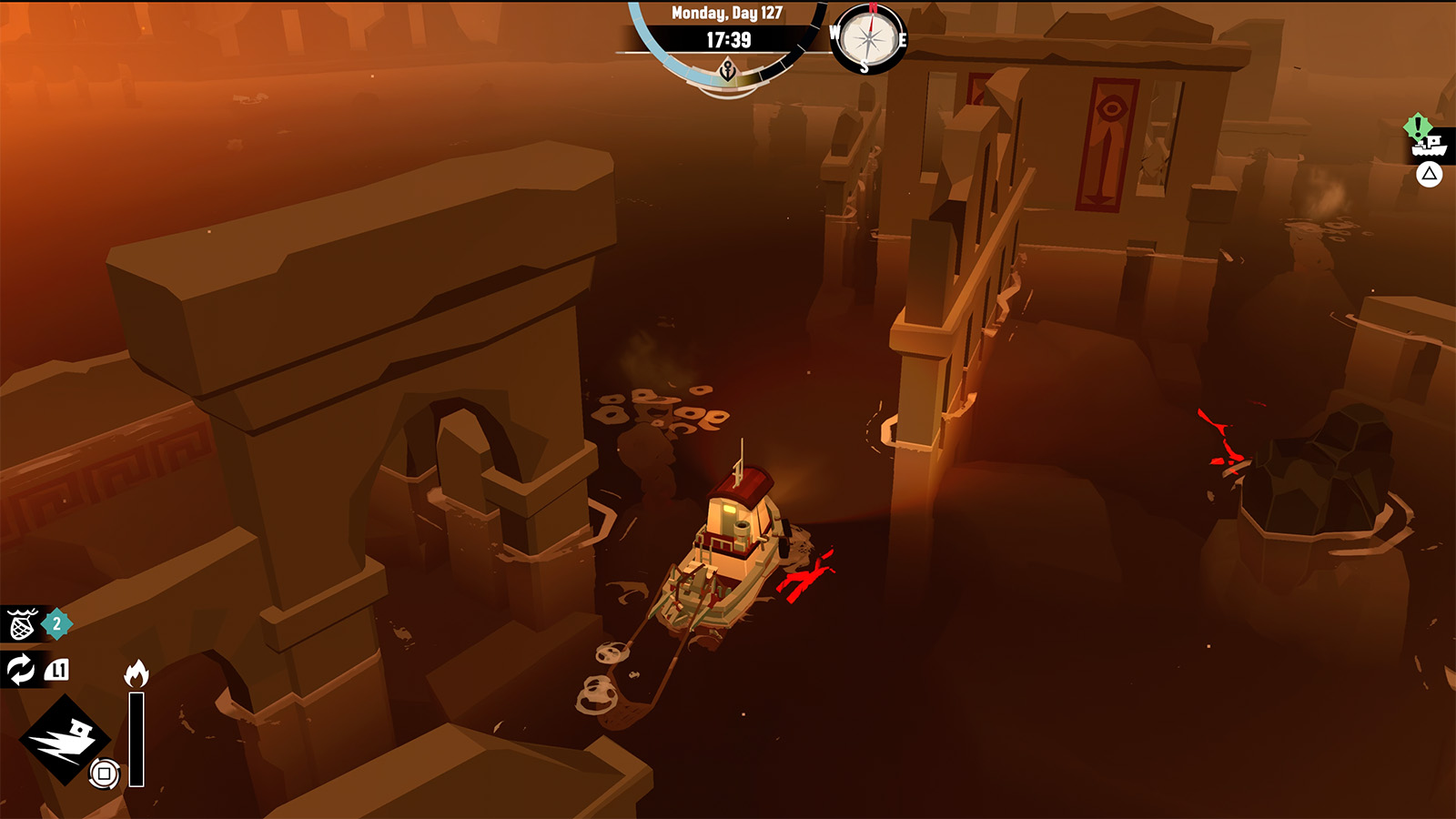This screenshot has width=1456, height=819.
Task: Click the cycle ability arrows icon
Action: click(x=21, y=670)
